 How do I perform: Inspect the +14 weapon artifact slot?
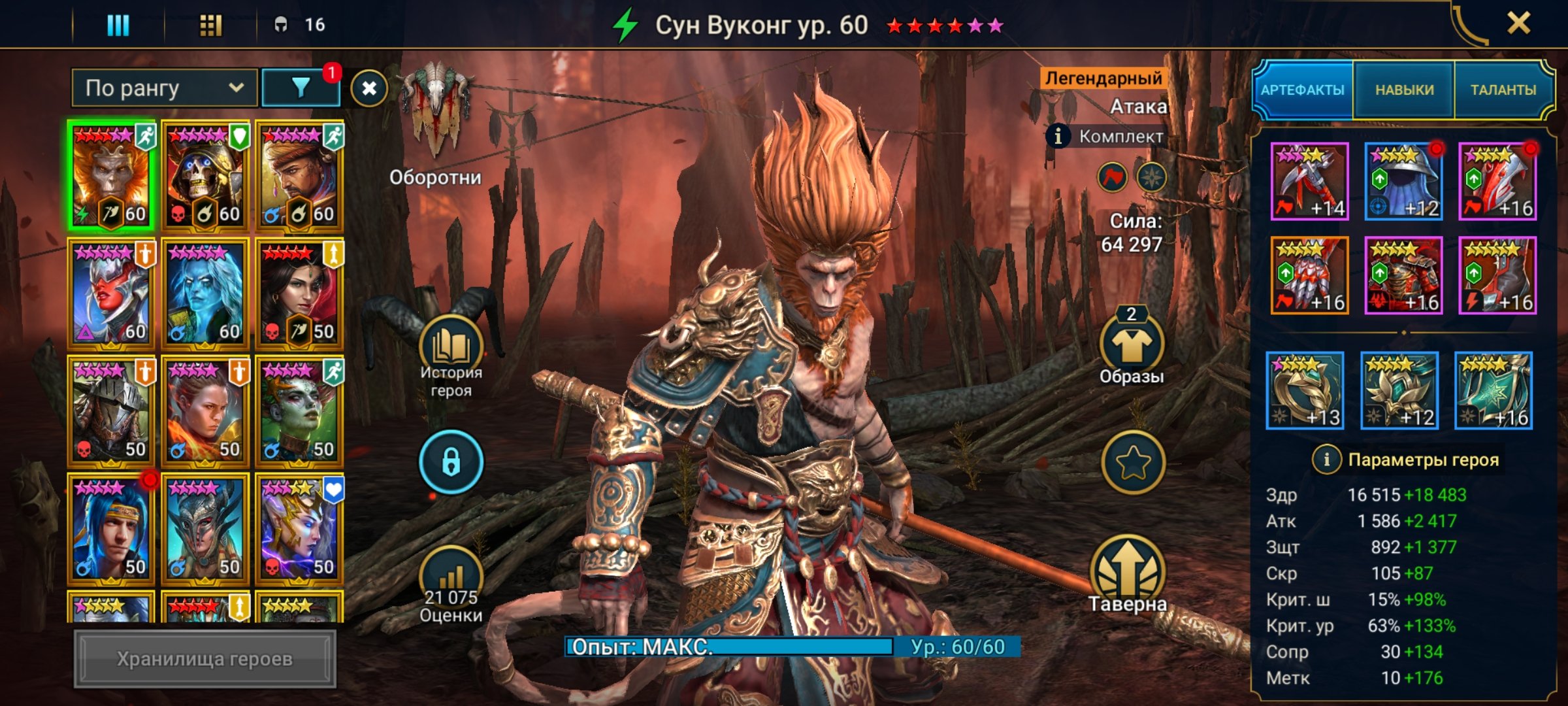[x=1309, y=181]
